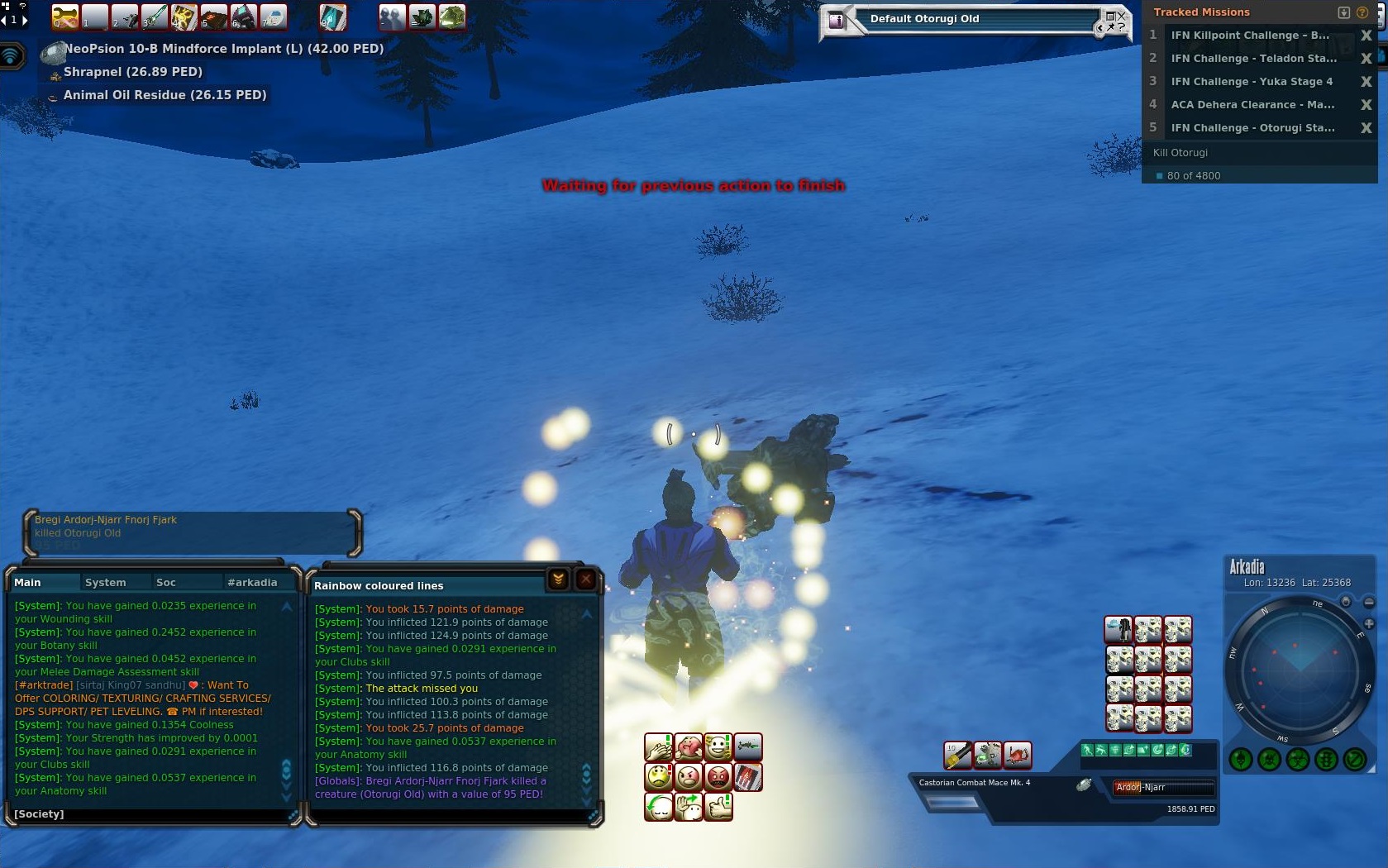Viewport: 1388px width, 868px height.
Task: Select the #arkadia chat tab
Action: (x=252, y=582)
